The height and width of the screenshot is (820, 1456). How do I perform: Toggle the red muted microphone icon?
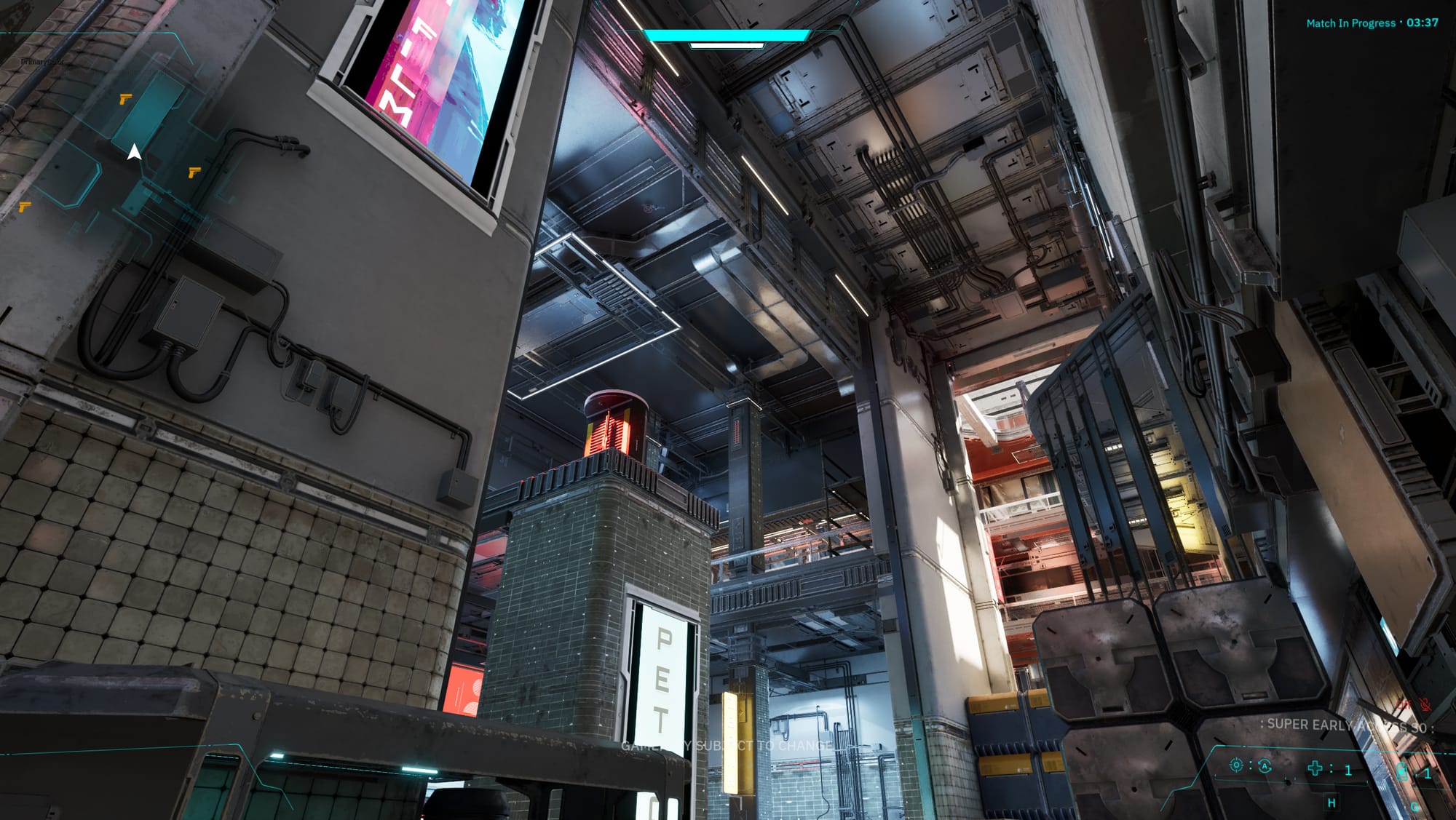(1425, 704)
